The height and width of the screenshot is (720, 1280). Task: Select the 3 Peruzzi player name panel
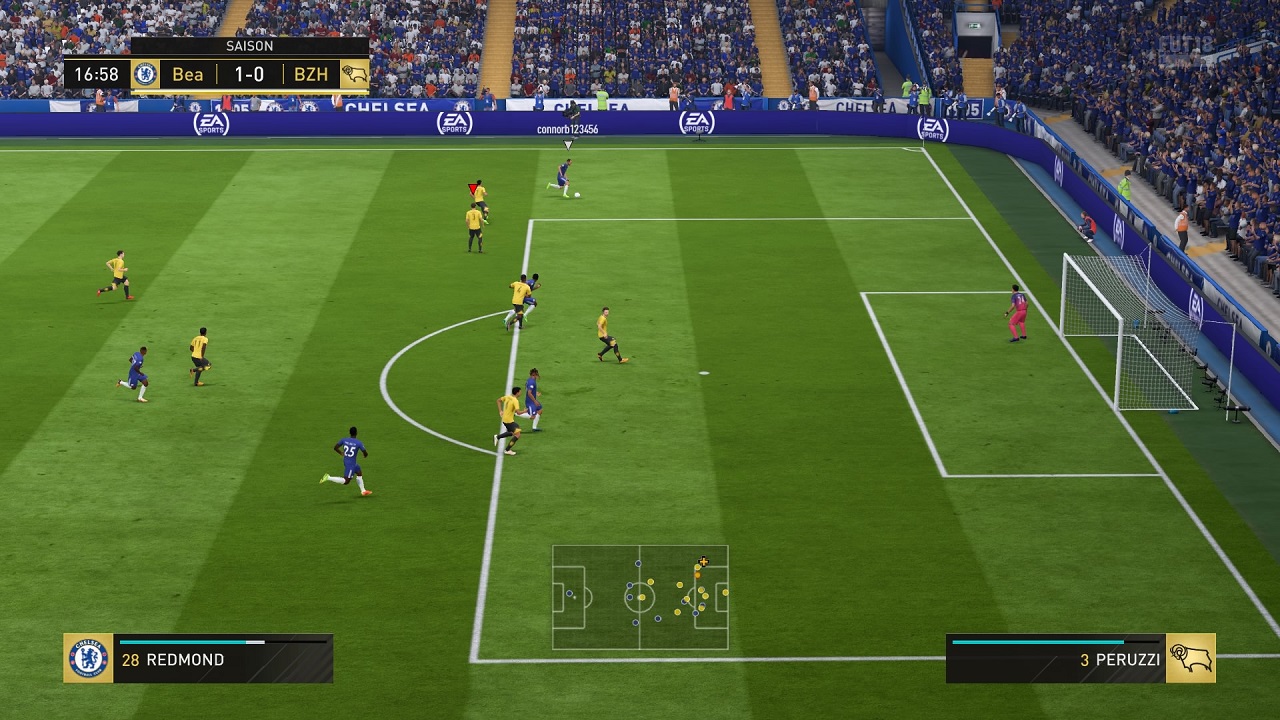1055,660
